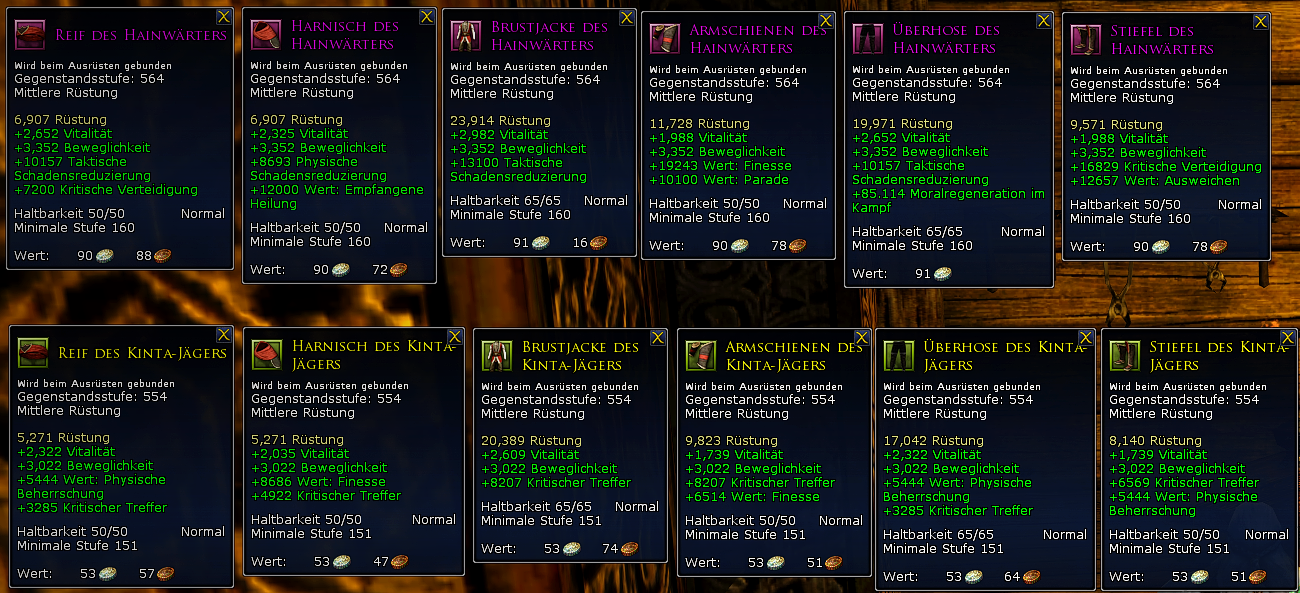
Task: Click the Stiefel des Hainwärters item icon
Action: point(1085,40)
